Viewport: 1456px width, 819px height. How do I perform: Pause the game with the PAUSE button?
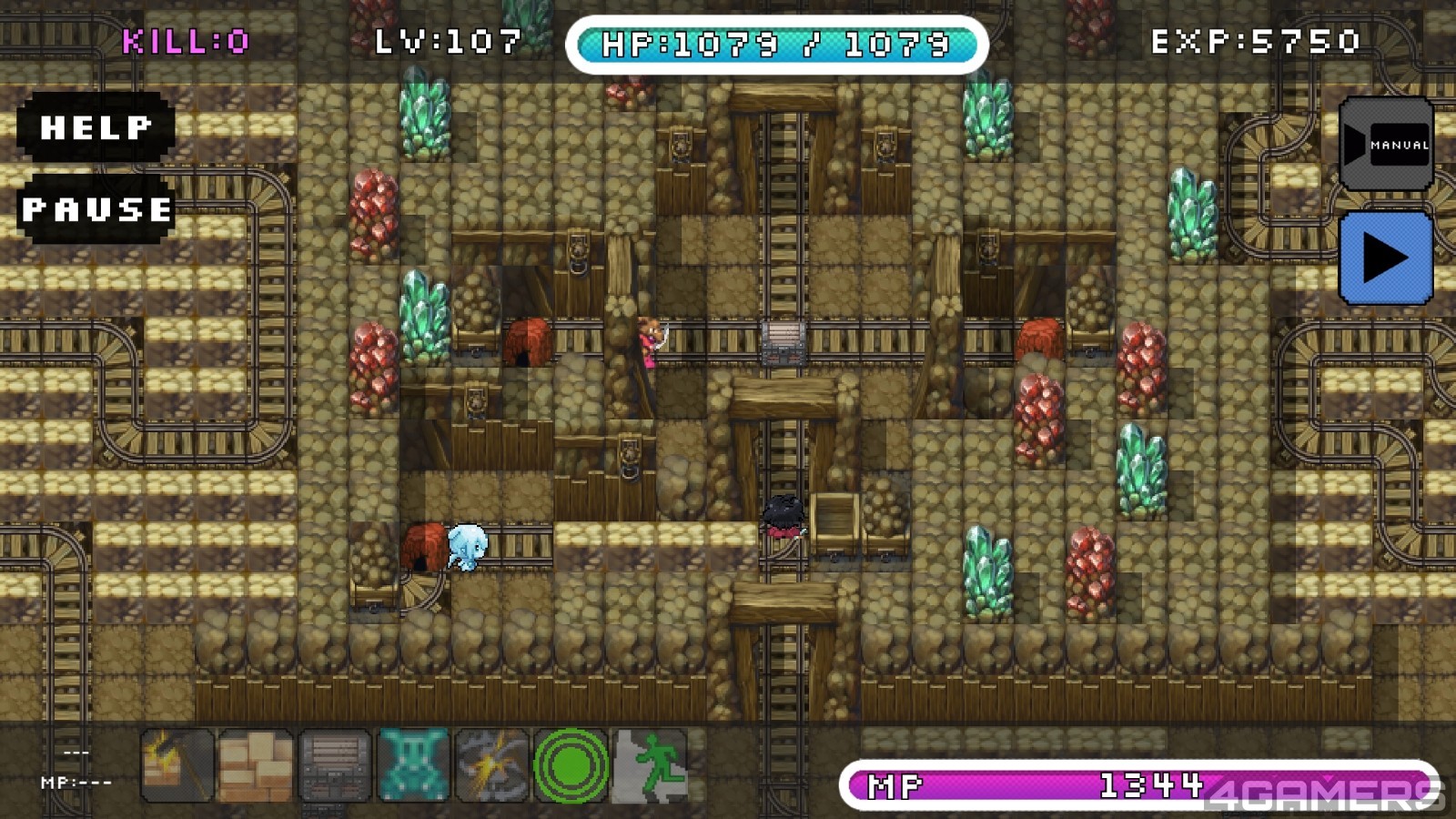point(96,209)
